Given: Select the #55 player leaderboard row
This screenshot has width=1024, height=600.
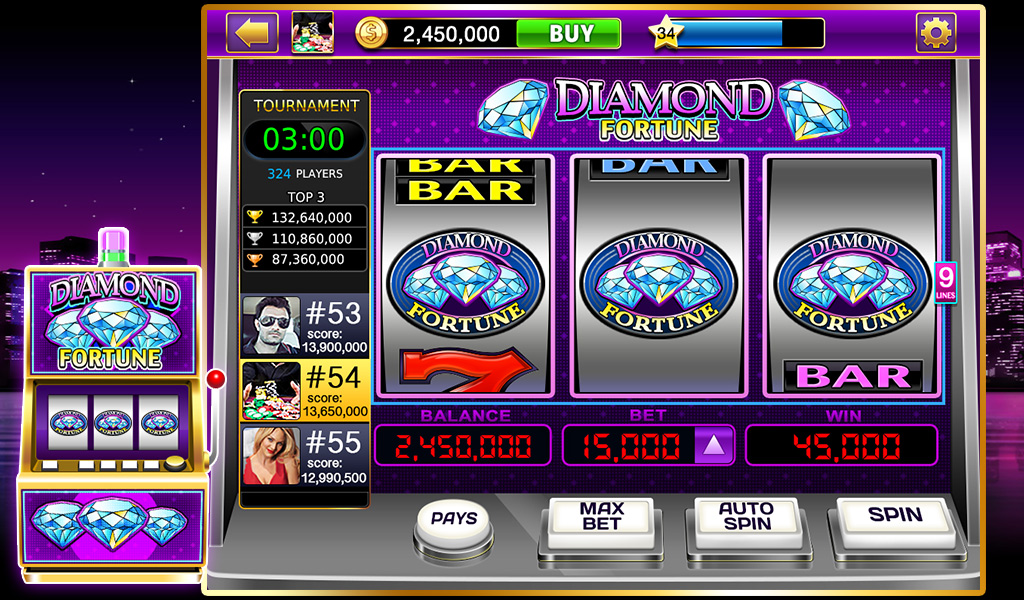Looking at the screenshot, I should [305, 456].
